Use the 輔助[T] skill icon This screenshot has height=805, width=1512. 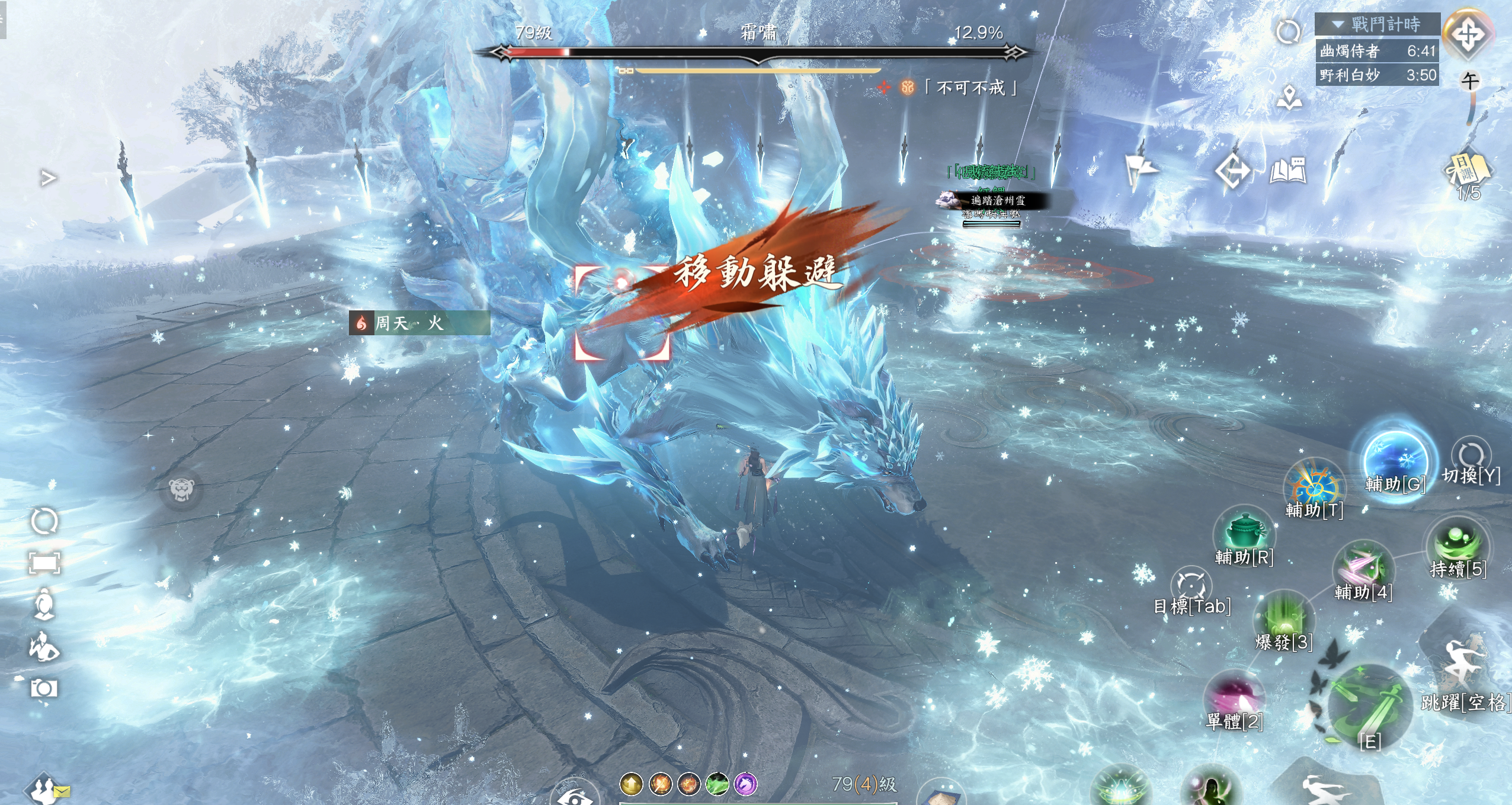(x=1313, y=487)
